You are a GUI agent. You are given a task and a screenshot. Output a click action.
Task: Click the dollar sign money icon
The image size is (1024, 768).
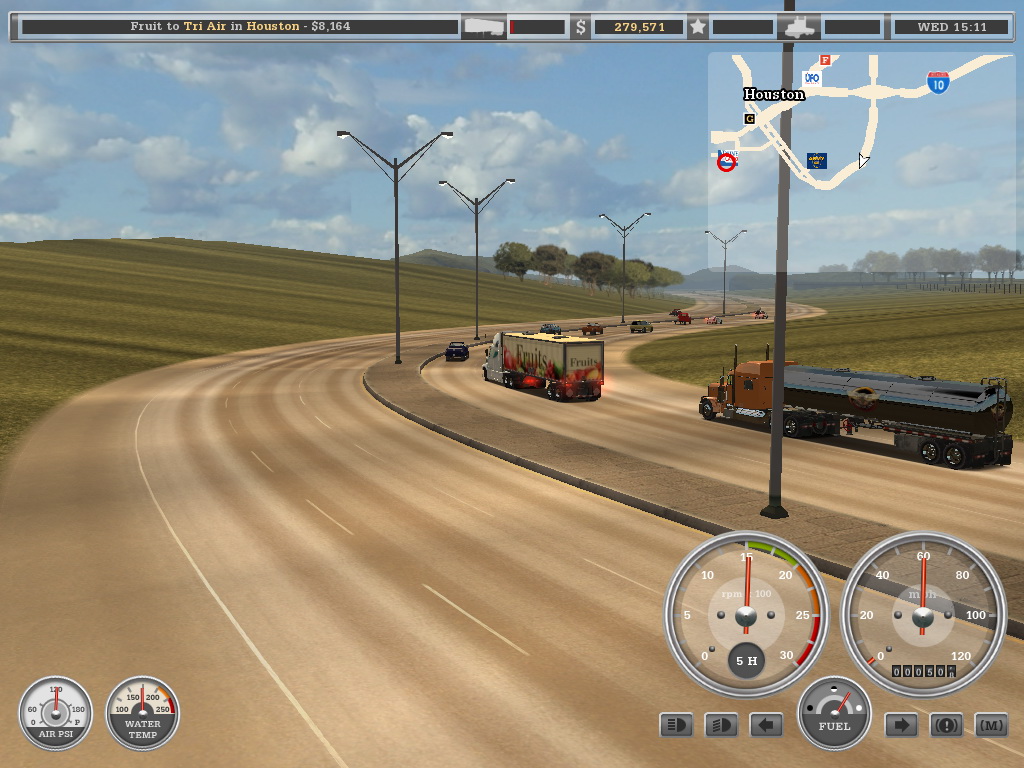pos(581,27)
